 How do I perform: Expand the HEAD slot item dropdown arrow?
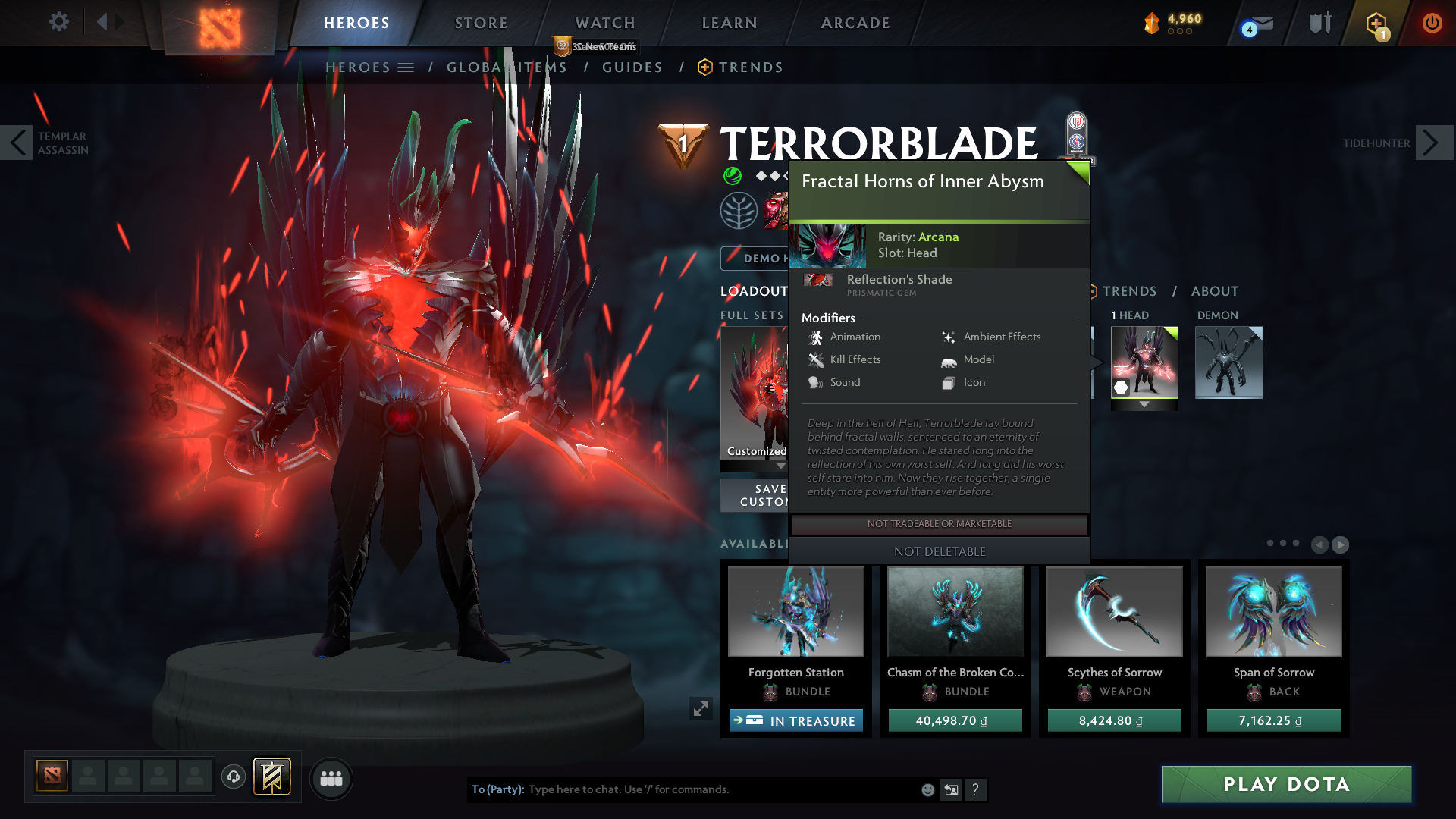(1144, 404)
